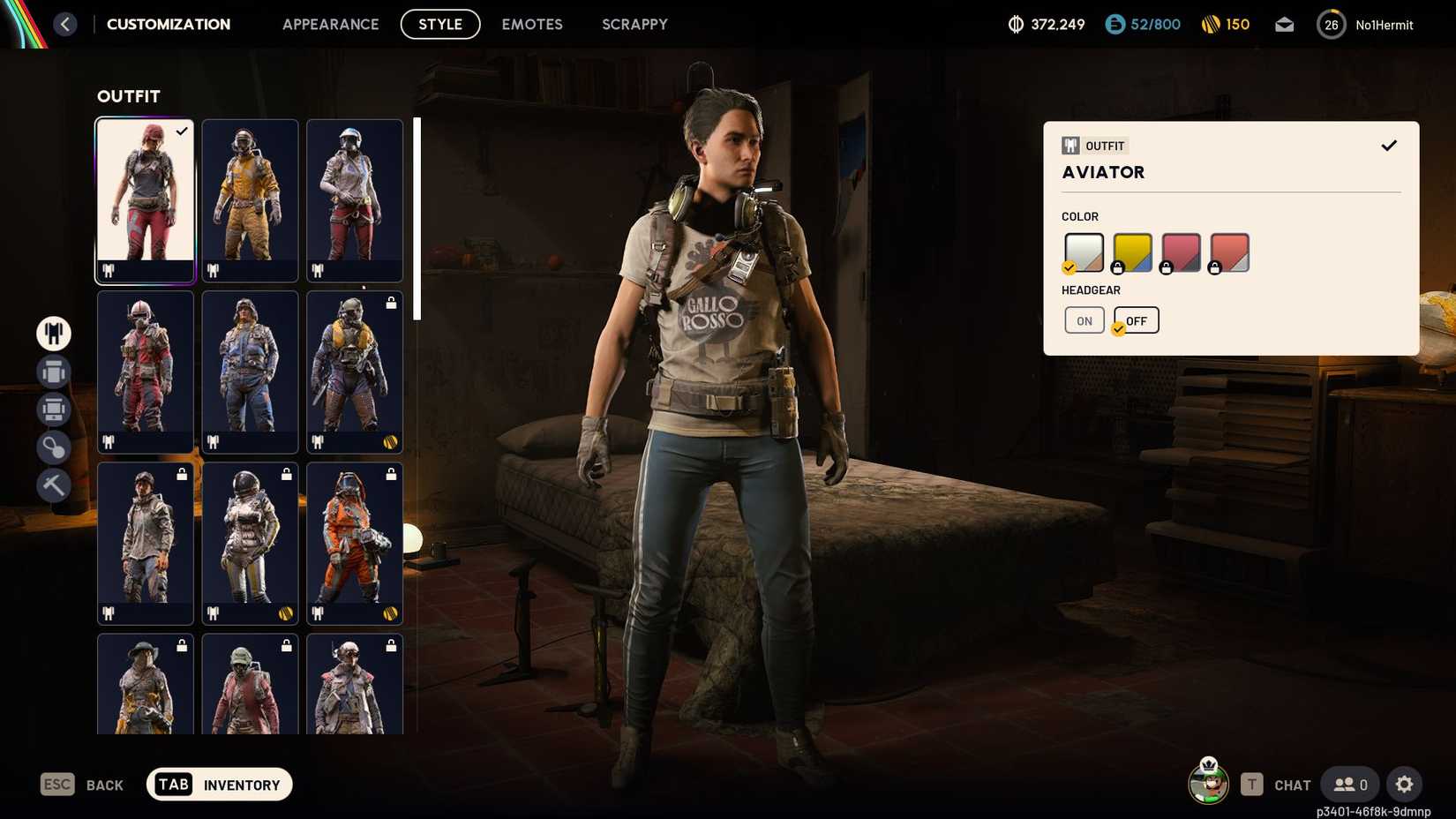
Task: Click the yellow 150 tickets currency icon
Action: 1212,24
